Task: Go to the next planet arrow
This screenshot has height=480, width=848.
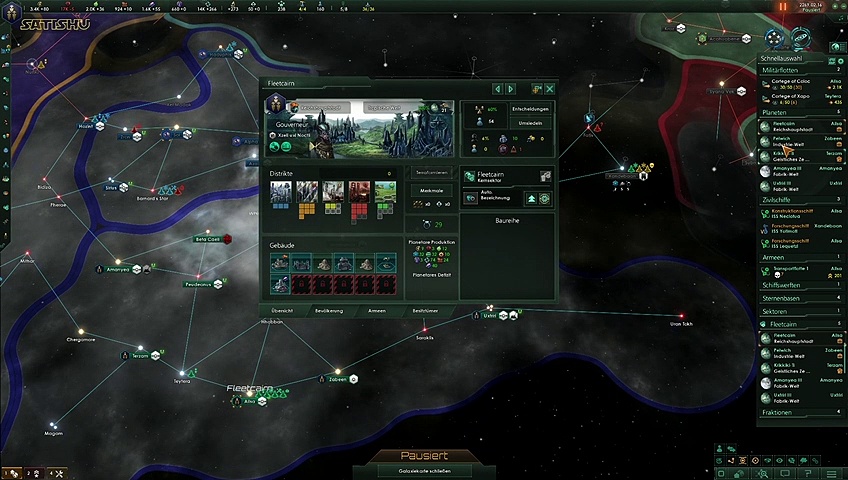Action: pyautogui.click(x=511, y=89)
